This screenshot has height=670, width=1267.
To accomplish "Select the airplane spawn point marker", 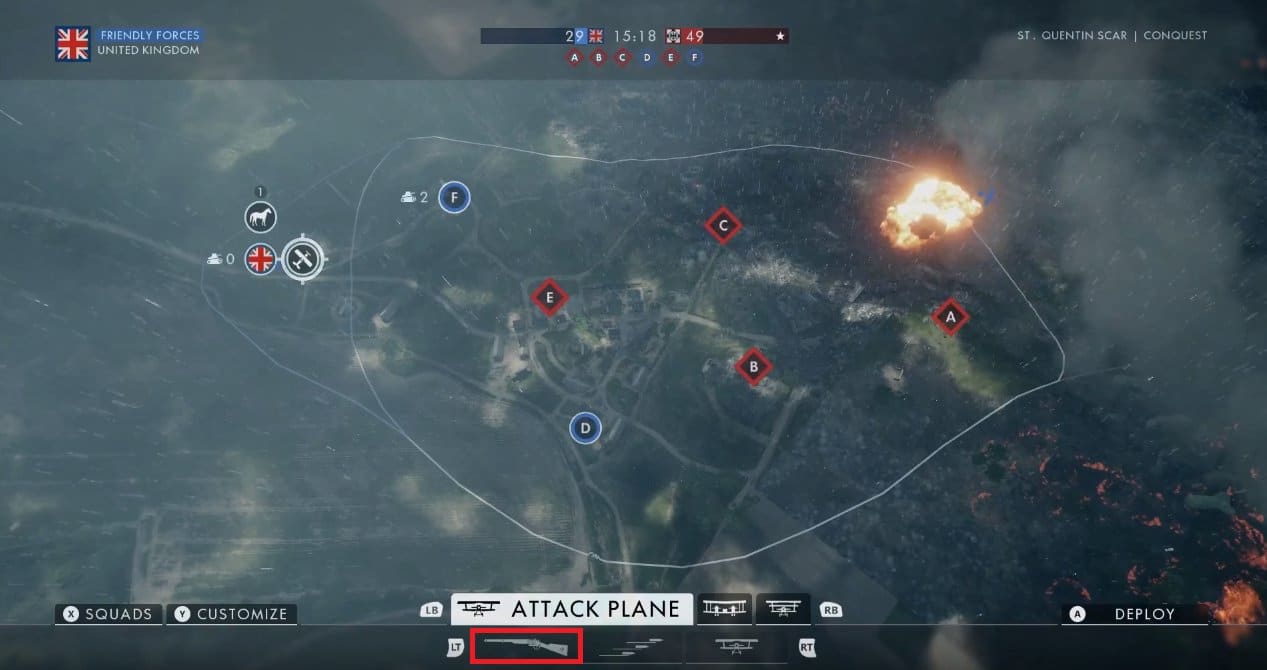I will 301,260.
